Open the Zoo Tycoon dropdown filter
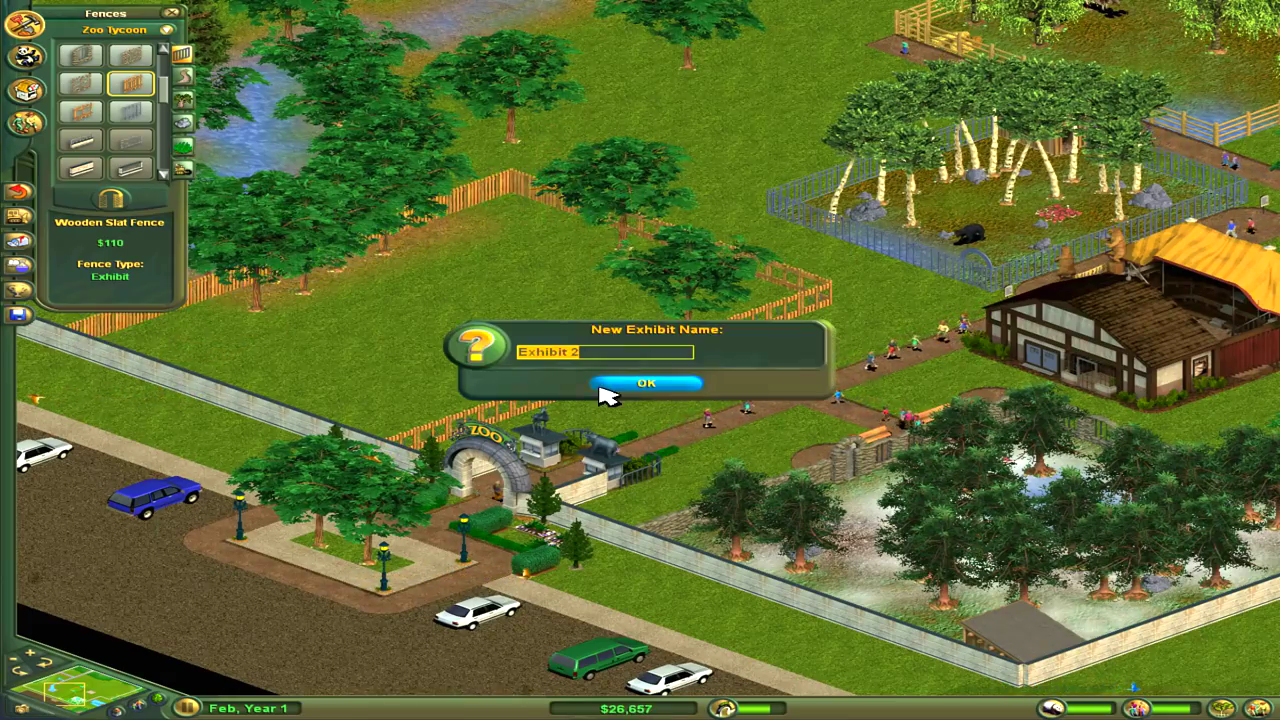Image resolution: width=1280 pixels, height=720 pixels. click(166, 30)
